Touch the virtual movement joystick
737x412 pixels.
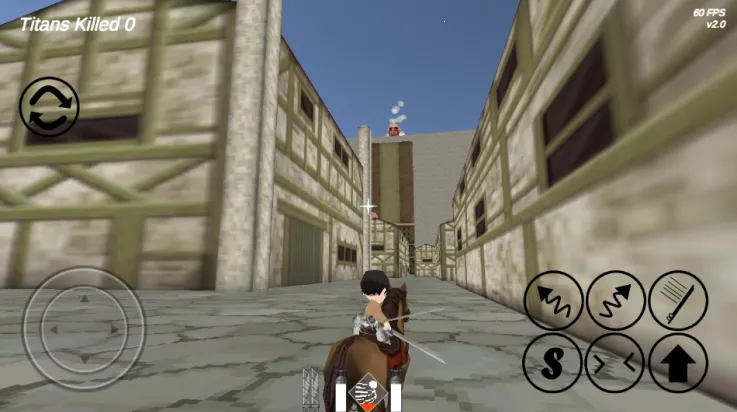click(84, 328)
